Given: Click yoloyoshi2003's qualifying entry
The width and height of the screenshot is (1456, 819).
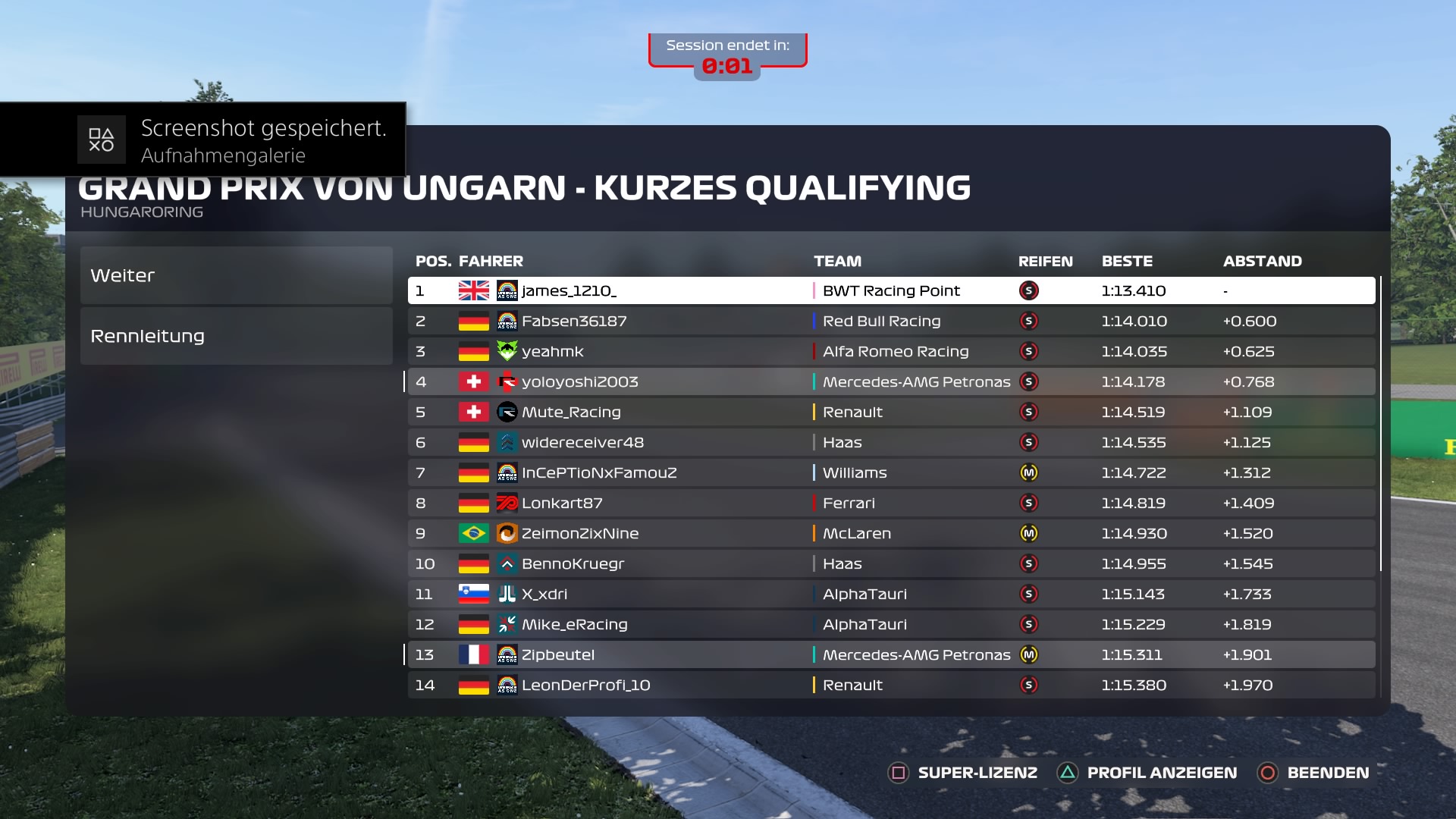Looking at the screenshot, I should [891, 381].
